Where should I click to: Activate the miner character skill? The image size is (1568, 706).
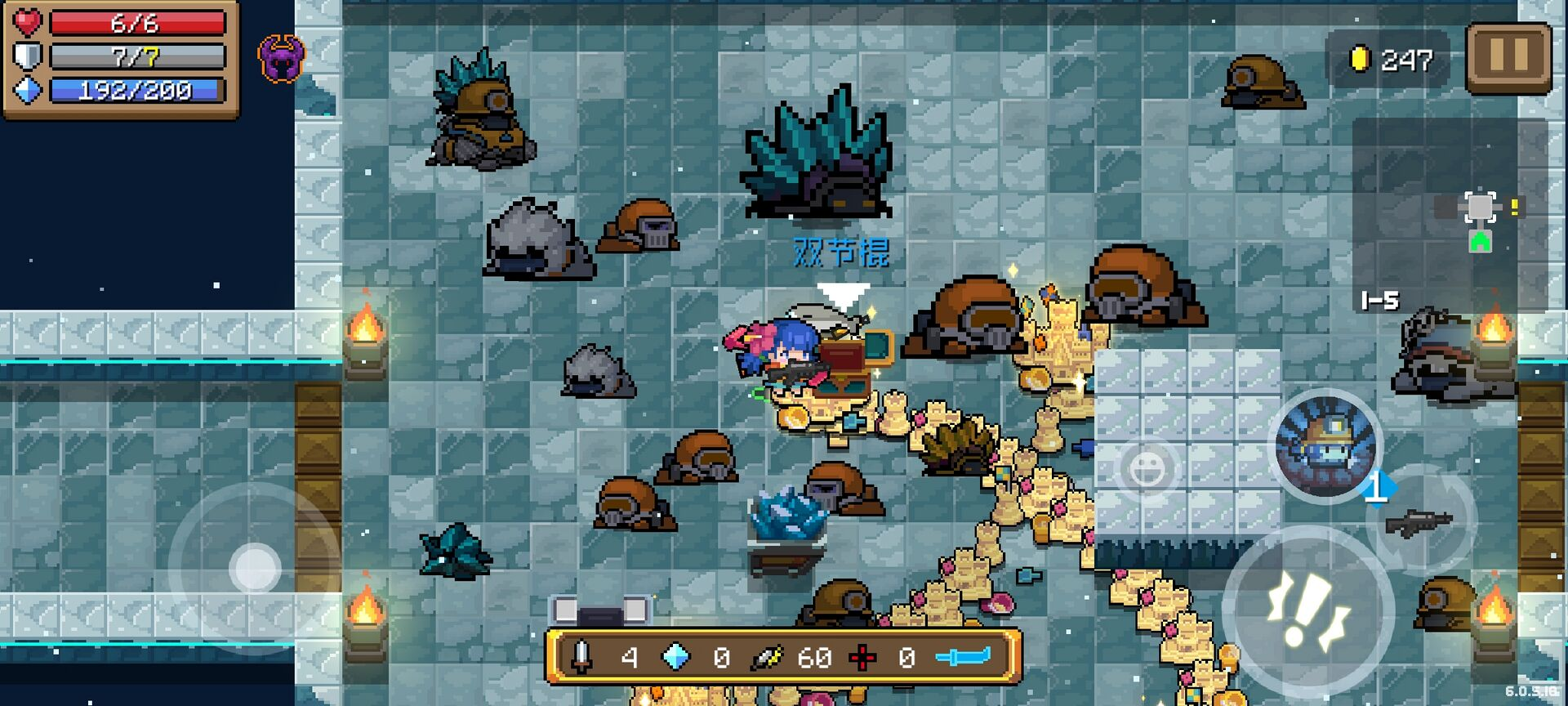click(x=1325, y=445)
